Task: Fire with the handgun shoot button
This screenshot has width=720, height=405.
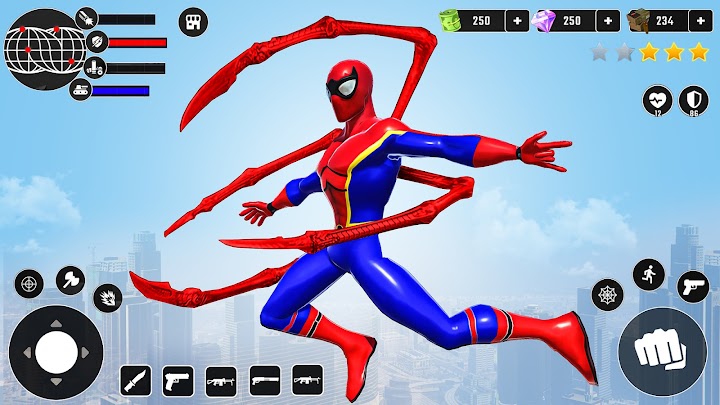Action: click(692, 285)
